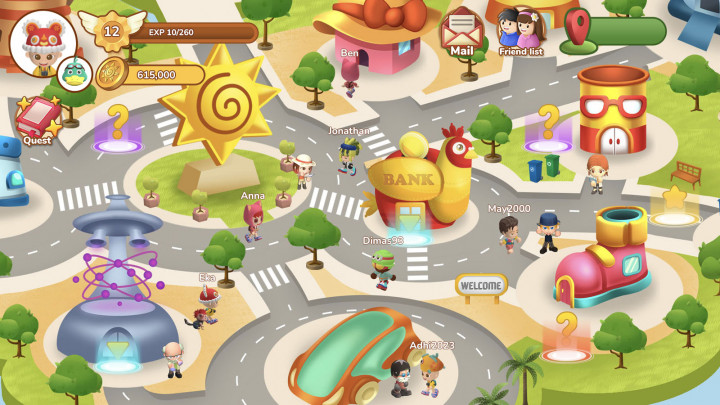Open the Quest book

(x=38, y=119)
